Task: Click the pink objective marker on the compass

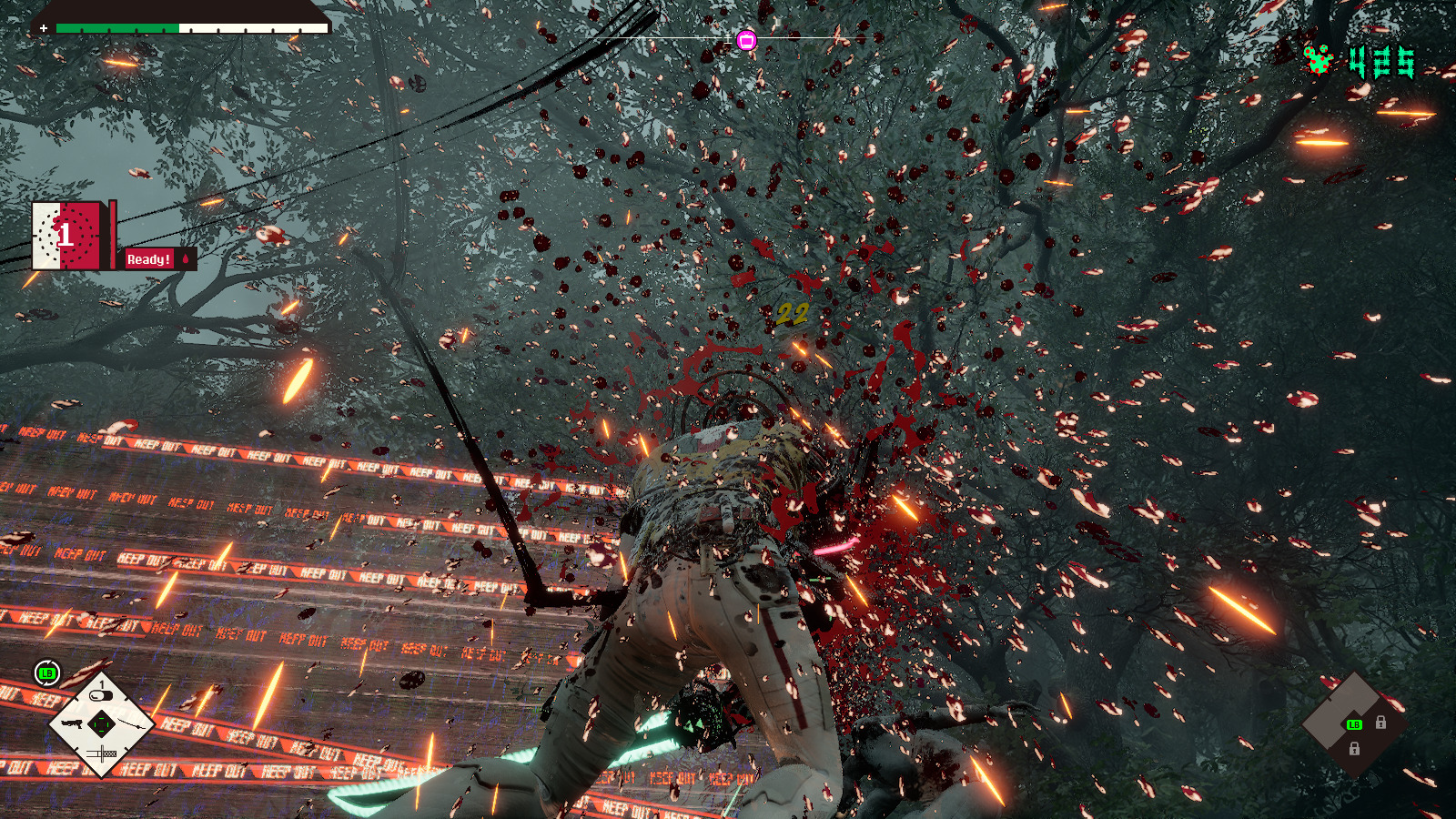Action: click(746, 40)
